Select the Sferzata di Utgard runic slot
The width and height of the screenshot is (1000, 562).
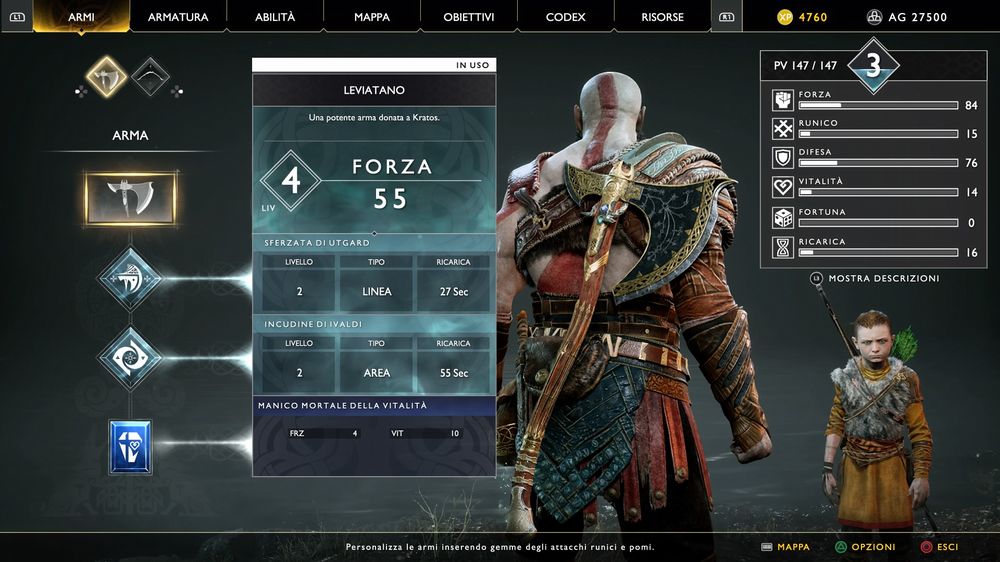click(130, 279)
